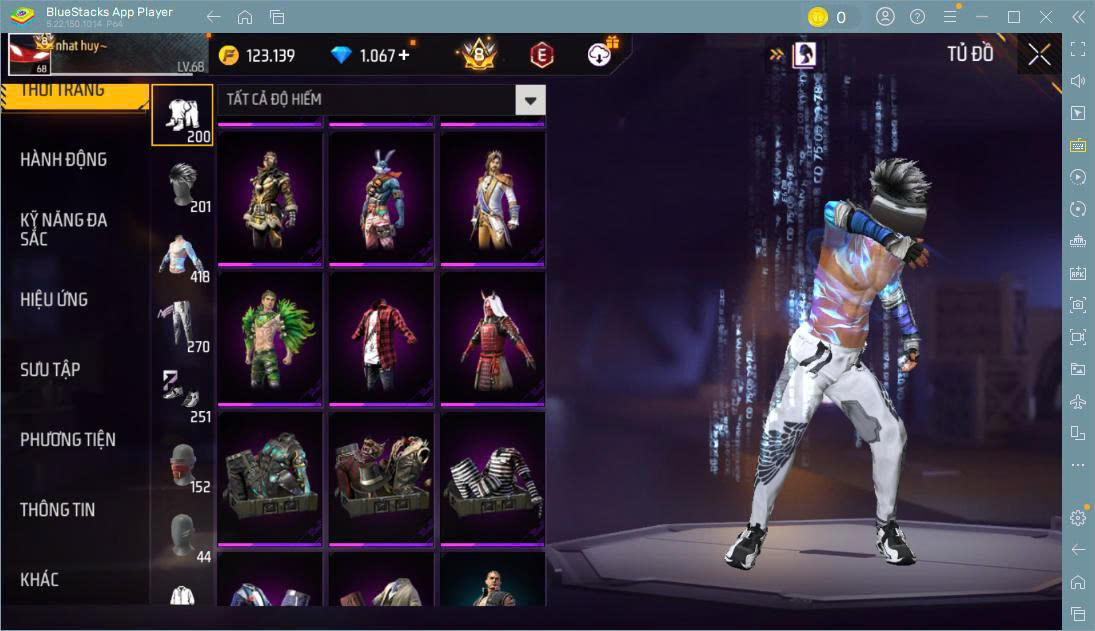Open the Sưu Tập section

coord(51,370)
